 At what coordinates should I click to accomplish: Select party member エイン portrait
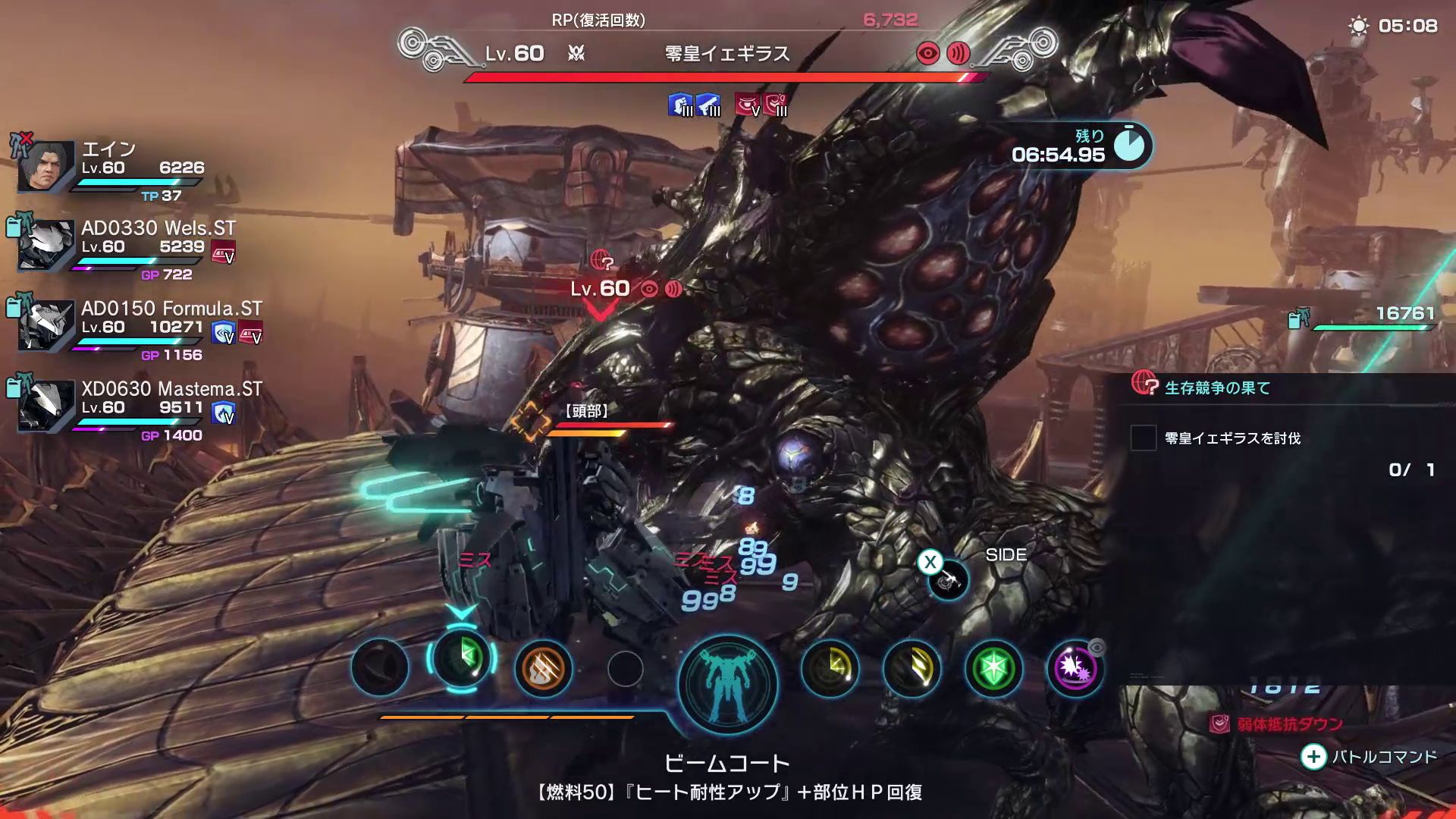[x=46, y=166]
